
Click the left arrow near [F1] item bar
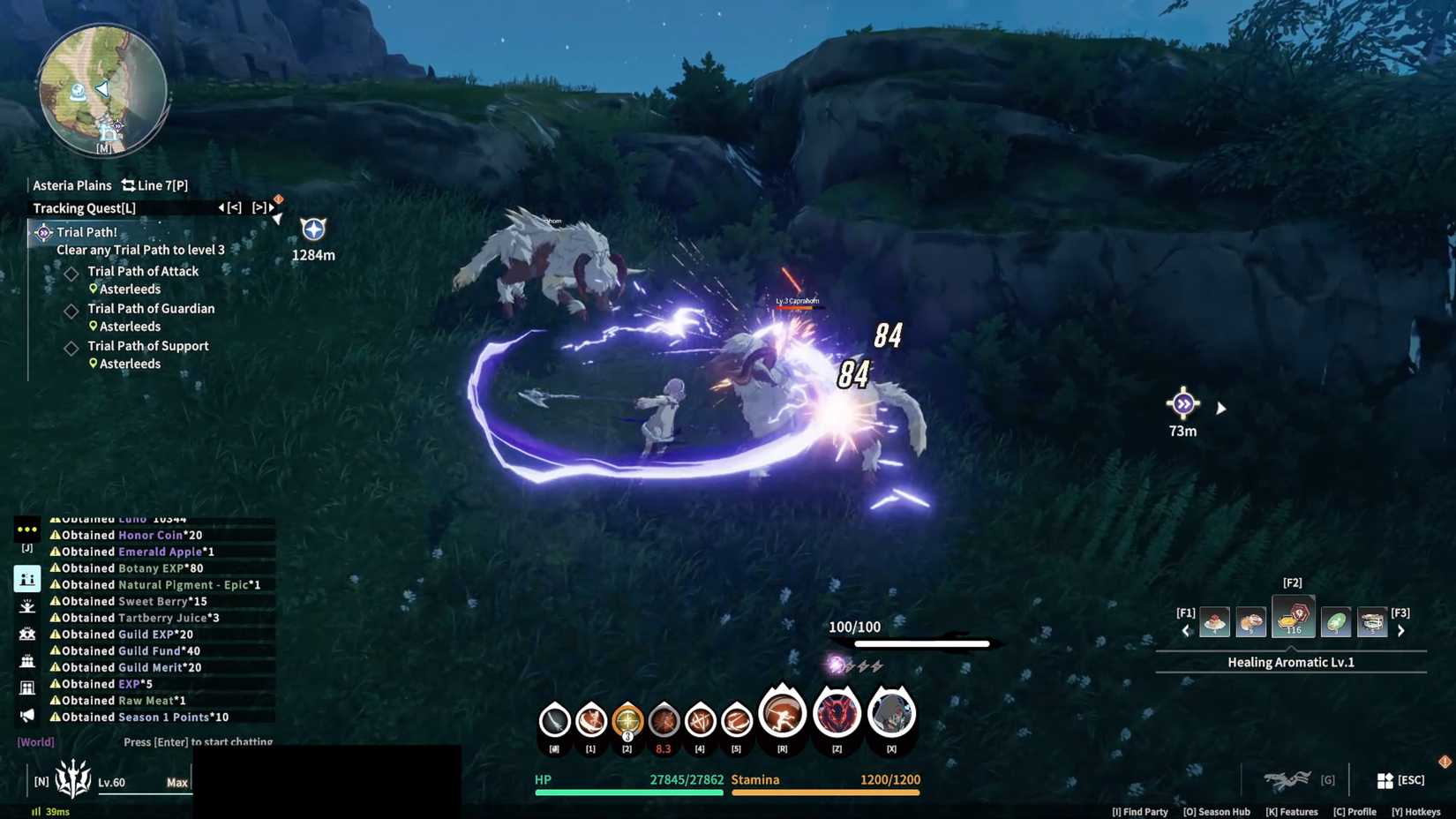1187,630
